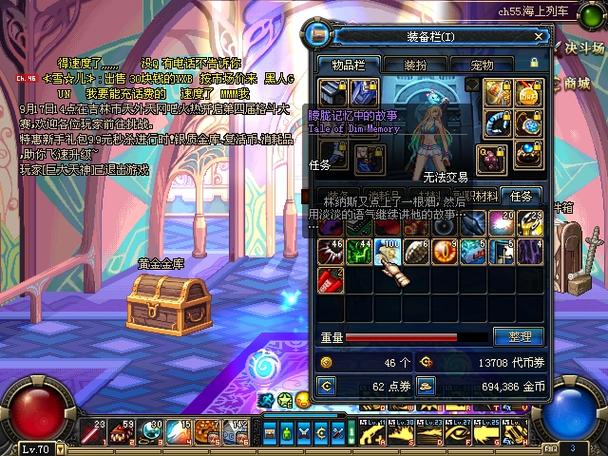Image resolution: width=608 pixels, height=456 pixels.
Task: Select the equipped blue bracelet slot
Action: pos(498,122)
